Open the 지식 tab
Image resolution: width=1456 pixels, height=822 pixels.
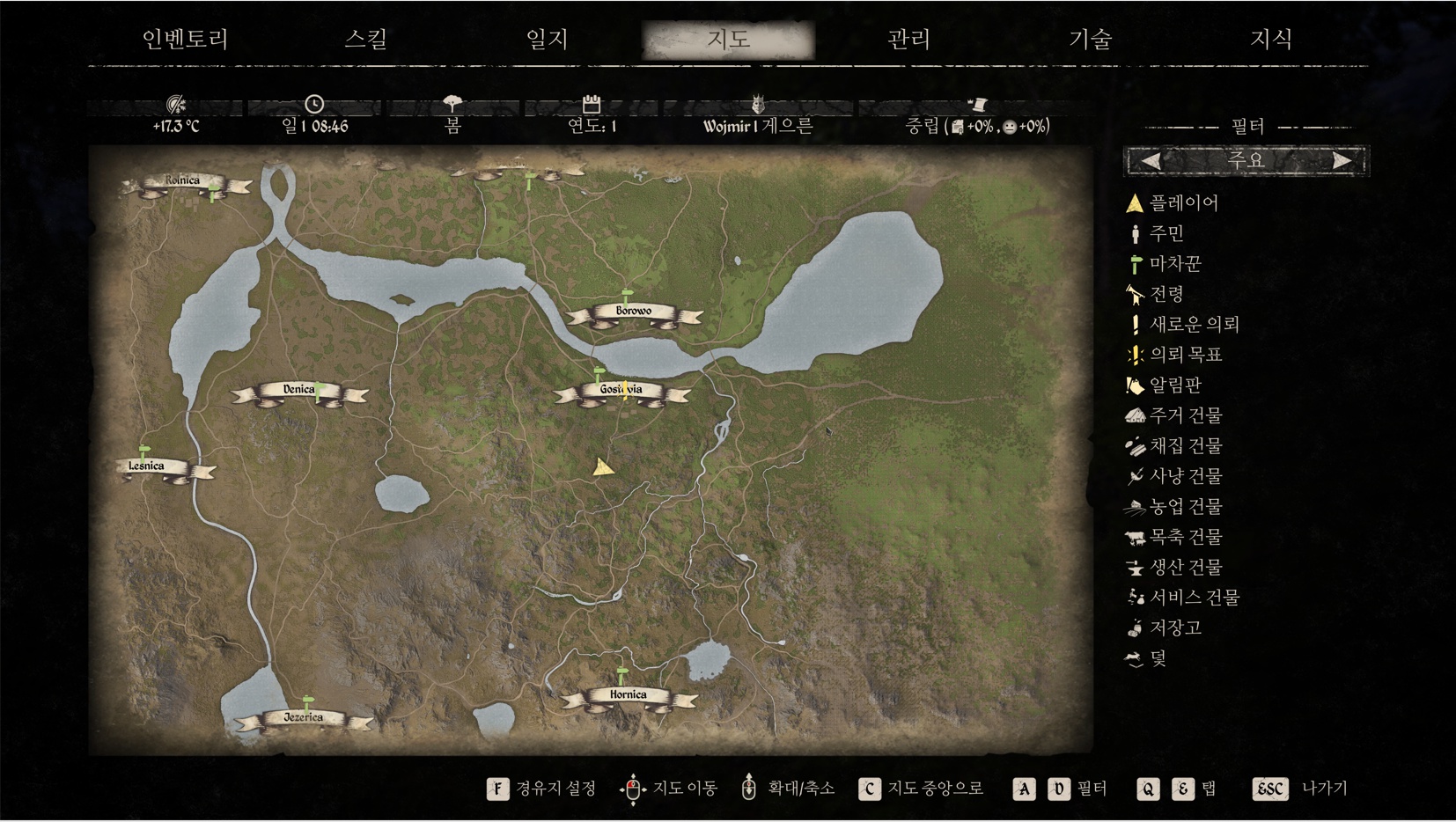pos(1271,40)
